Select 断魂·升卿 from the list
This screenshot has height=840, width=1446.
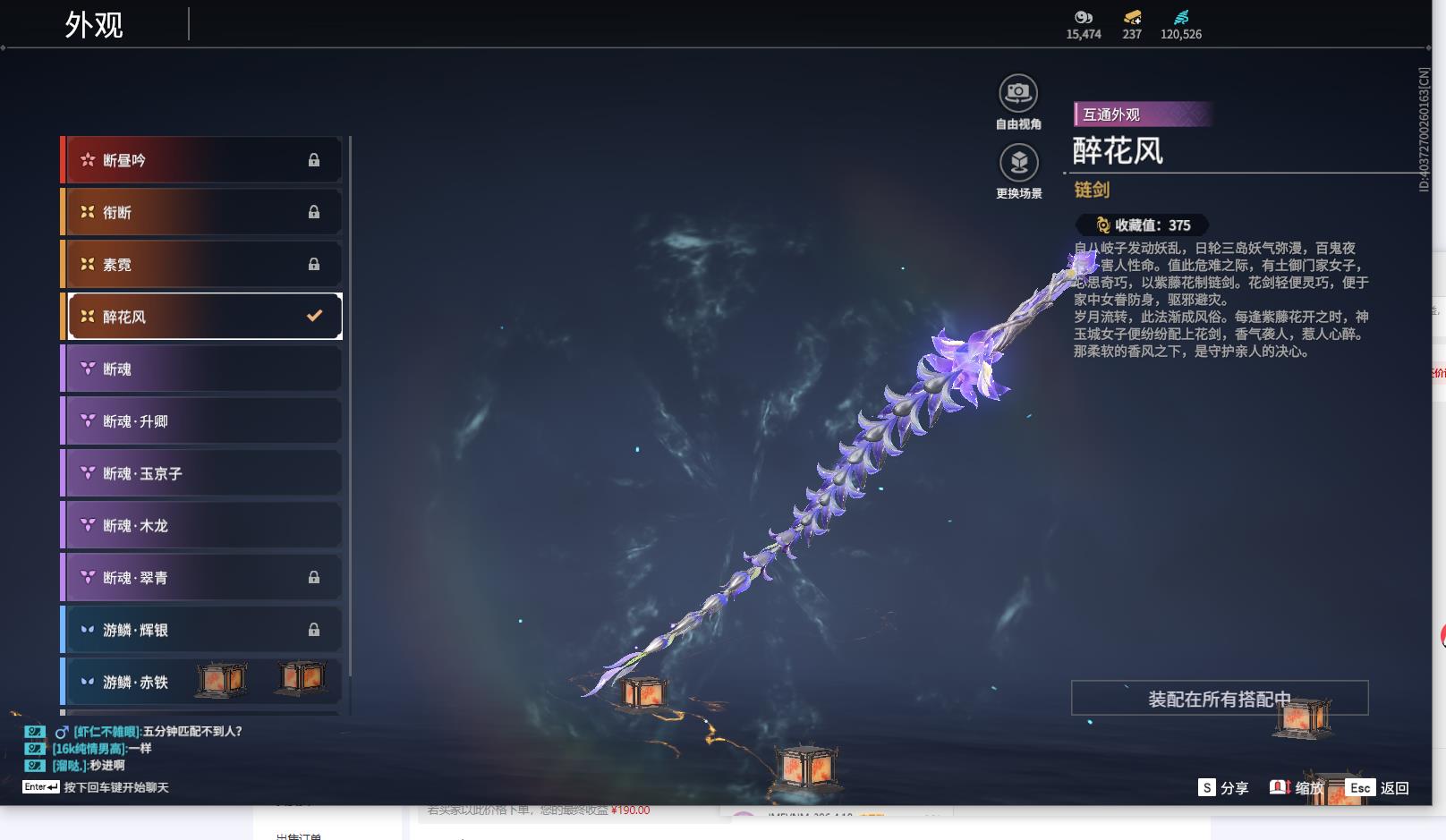[x=202, y=421]
